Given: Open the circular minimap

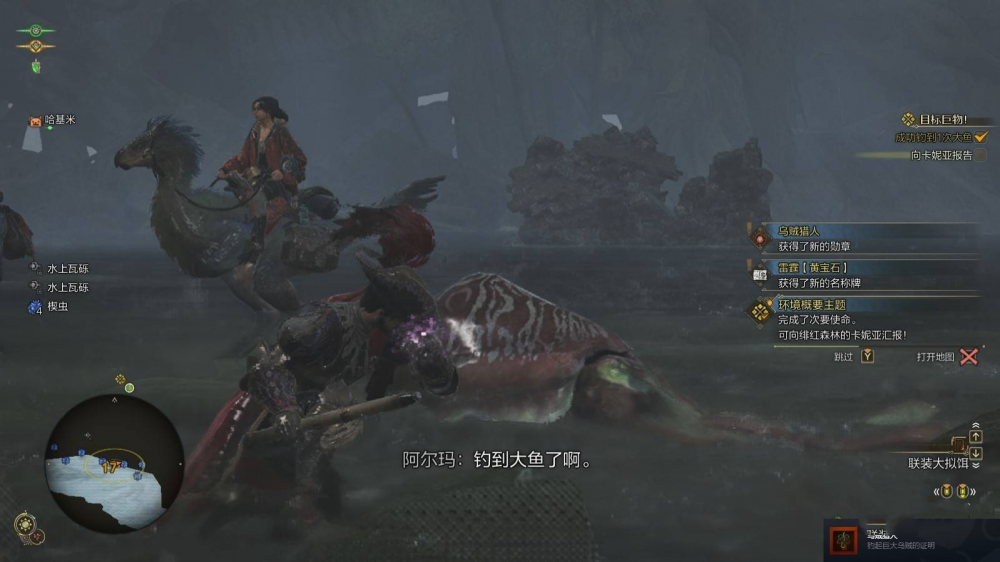Looking at the screenshot, I should [115, 463].
